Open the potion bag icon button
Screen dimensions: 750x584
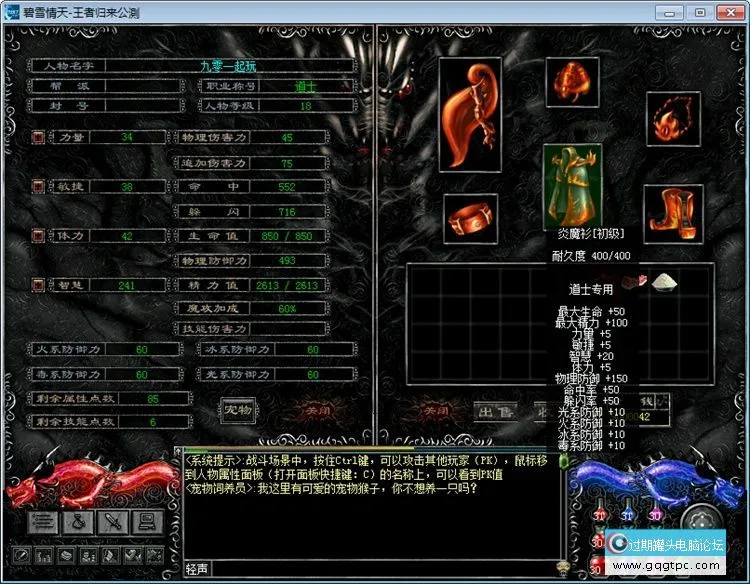click(78, 520)
